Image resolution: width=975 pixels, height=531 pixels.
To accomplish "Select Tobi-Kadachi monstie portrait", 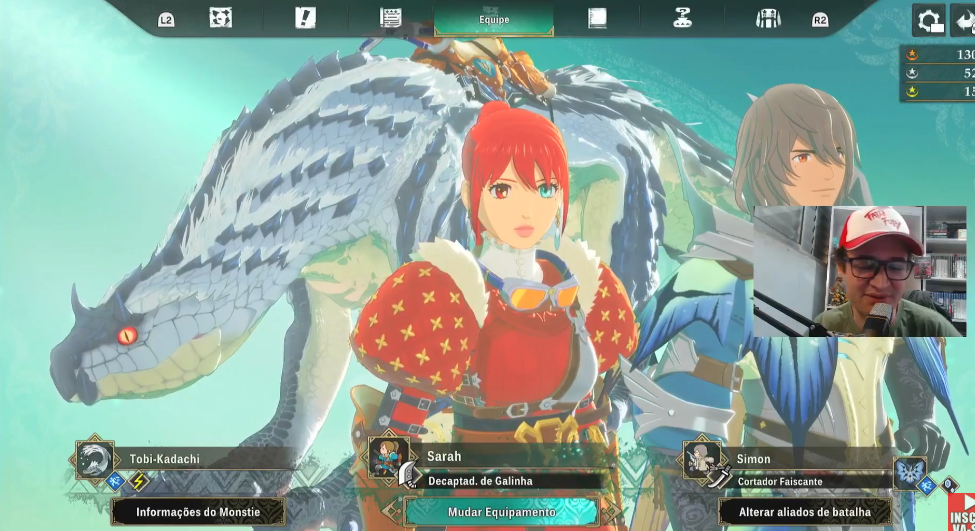I will tap(95, 461).
